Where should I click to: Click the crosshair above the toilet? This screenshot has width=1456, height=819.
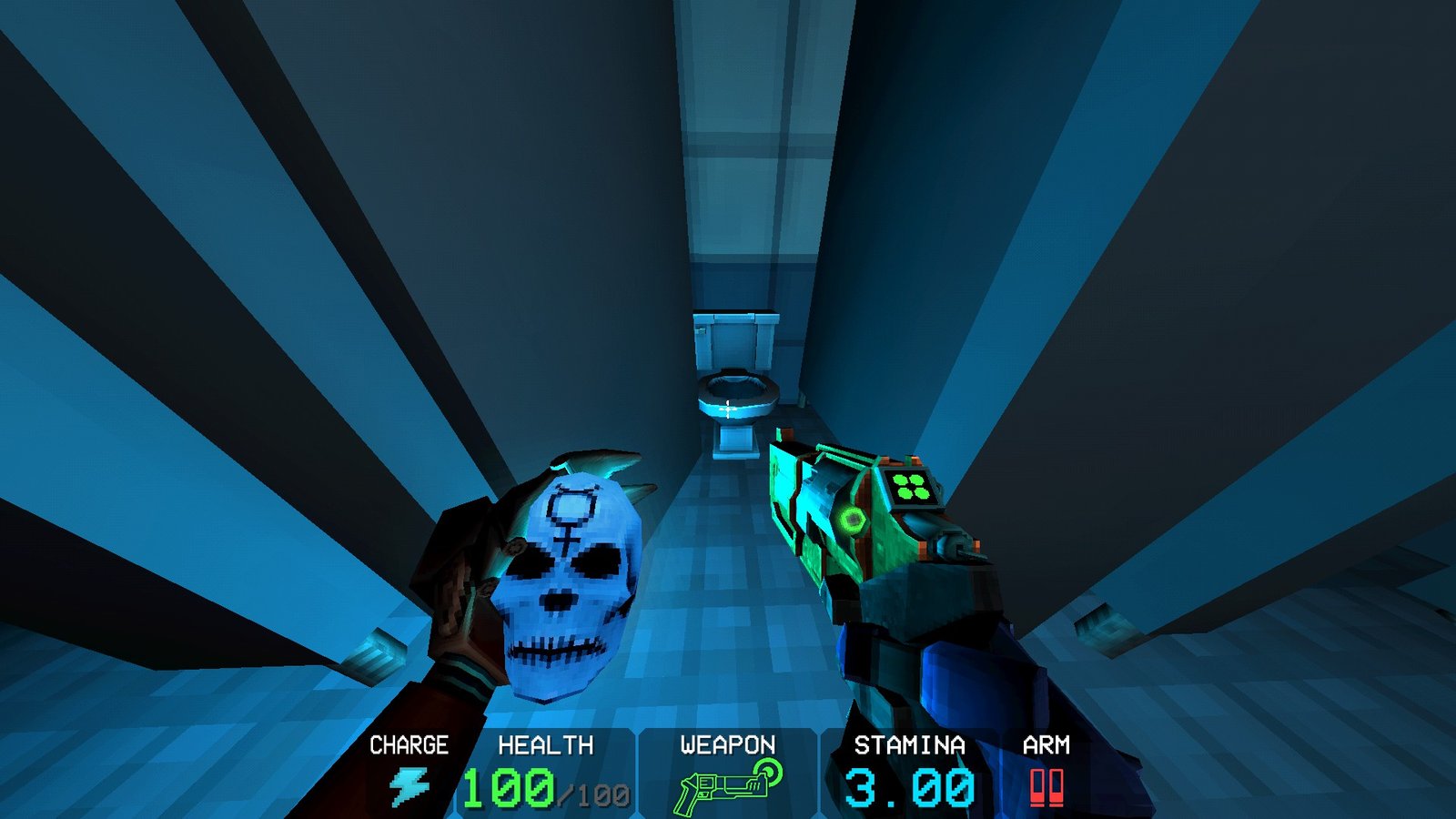728,409
